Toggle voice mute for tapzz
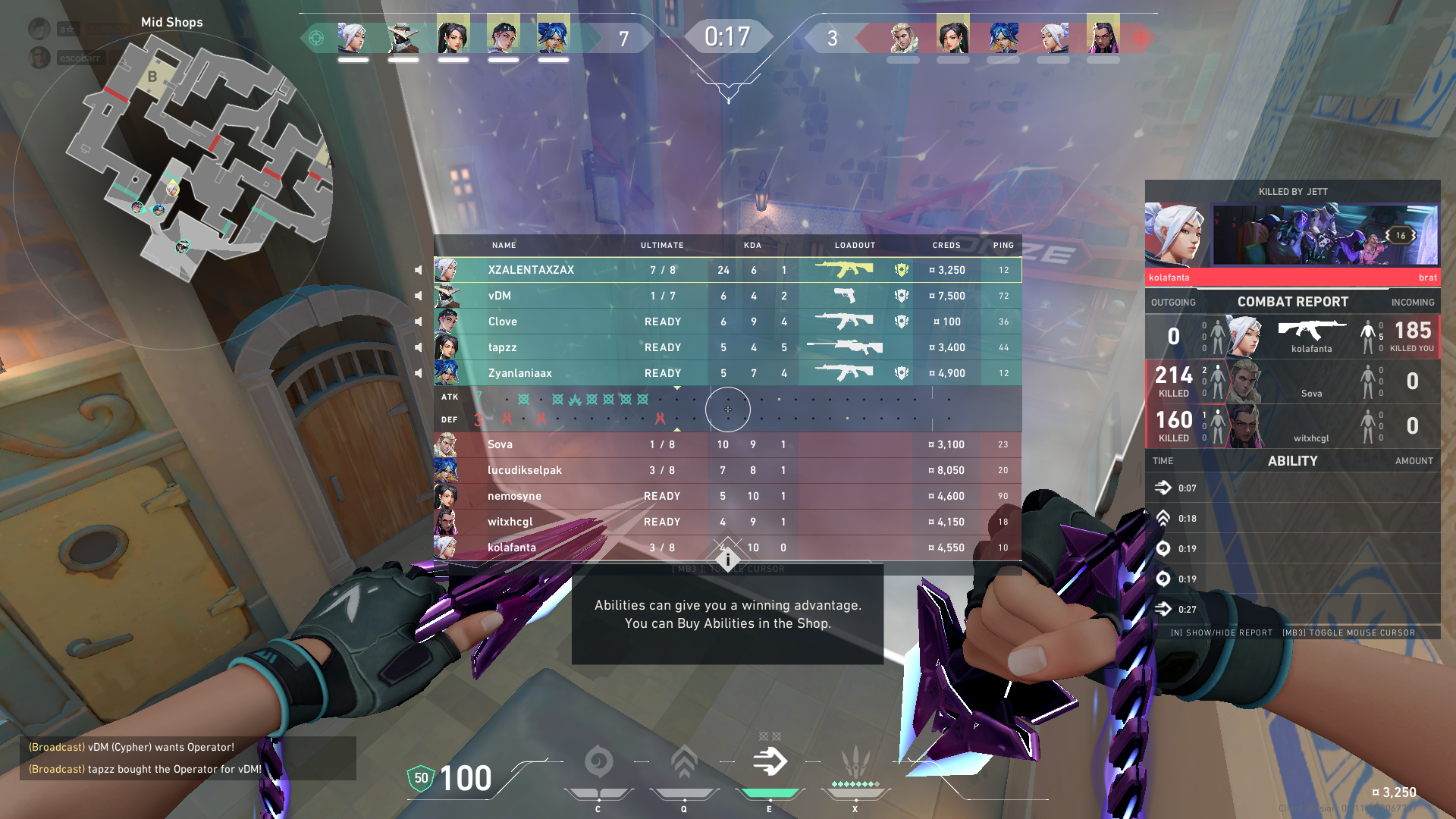1456x819 pixels. pyautogui.click(x=419, y=347)
